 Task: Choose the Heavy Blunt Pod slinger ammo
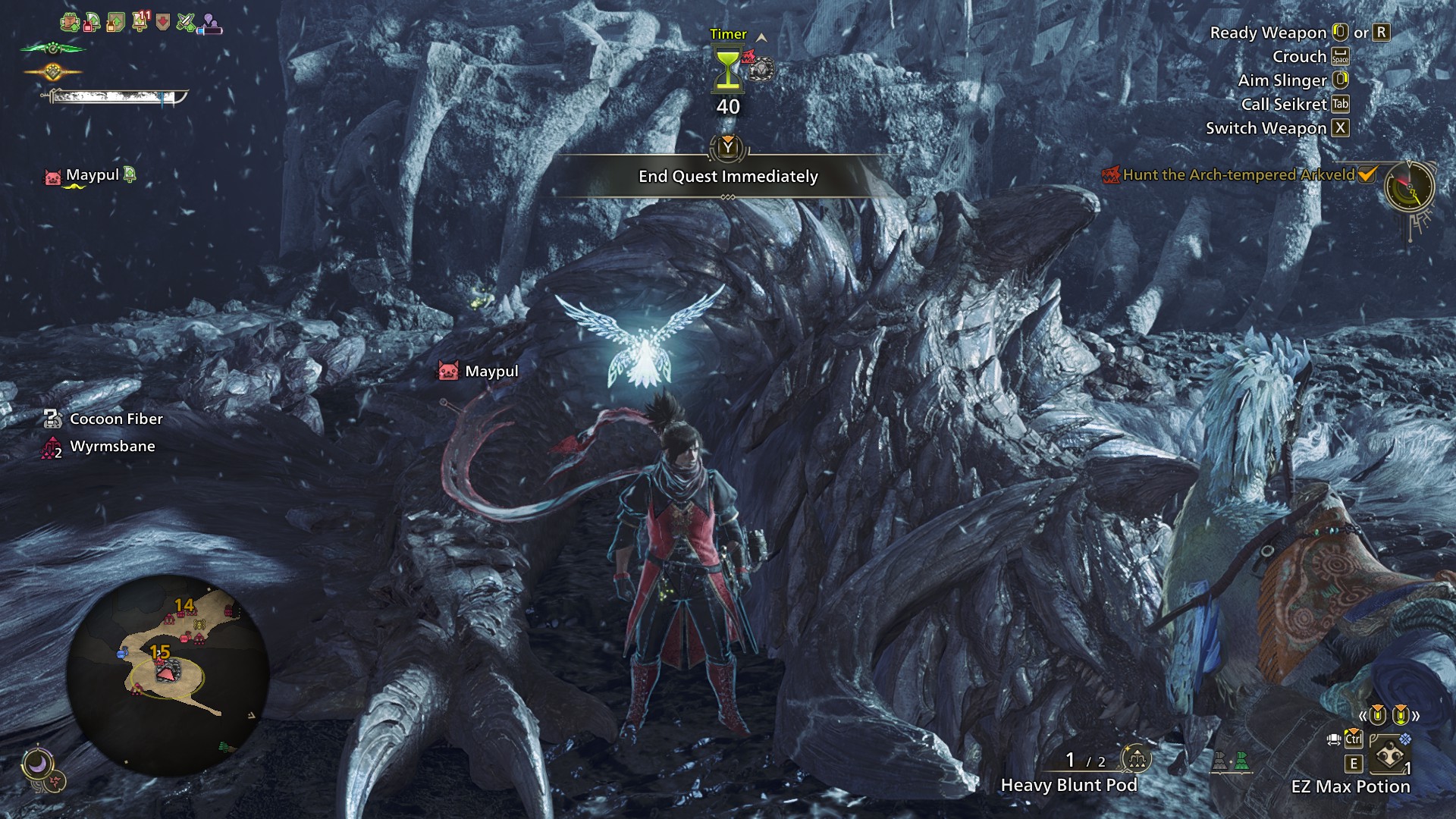1068,785
